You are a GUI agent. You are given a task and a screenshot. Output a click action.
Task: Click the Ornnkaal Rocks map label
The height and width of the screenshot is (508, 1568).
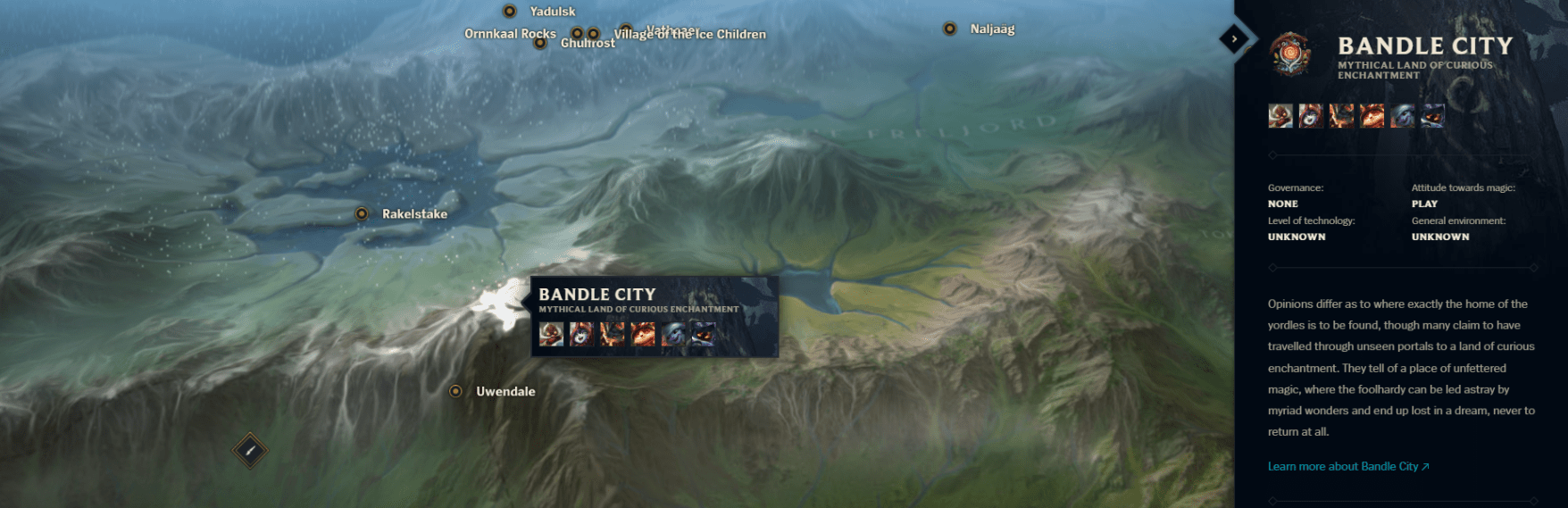coord(510,34)
